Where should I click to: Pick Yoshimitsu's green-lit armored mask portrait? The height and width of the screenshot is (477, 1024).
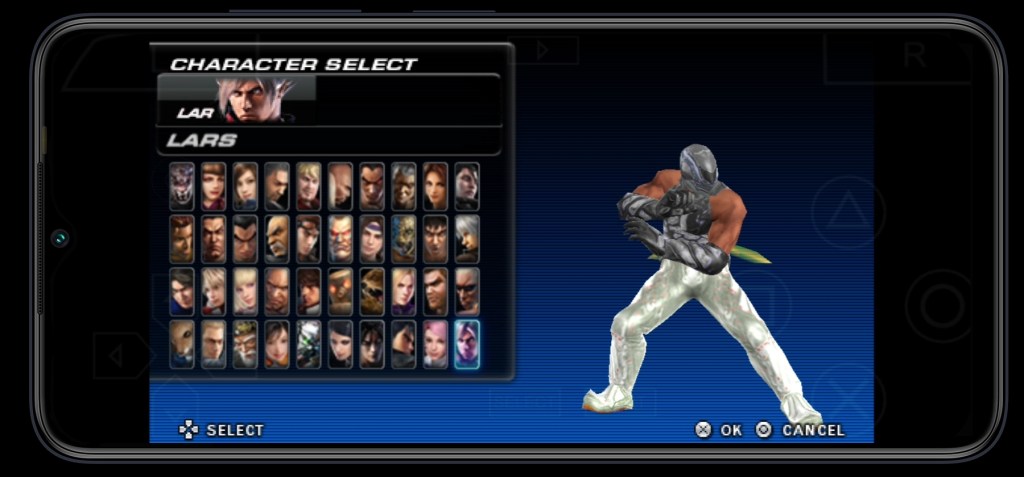pyautogui.click(x=308, y=343)
